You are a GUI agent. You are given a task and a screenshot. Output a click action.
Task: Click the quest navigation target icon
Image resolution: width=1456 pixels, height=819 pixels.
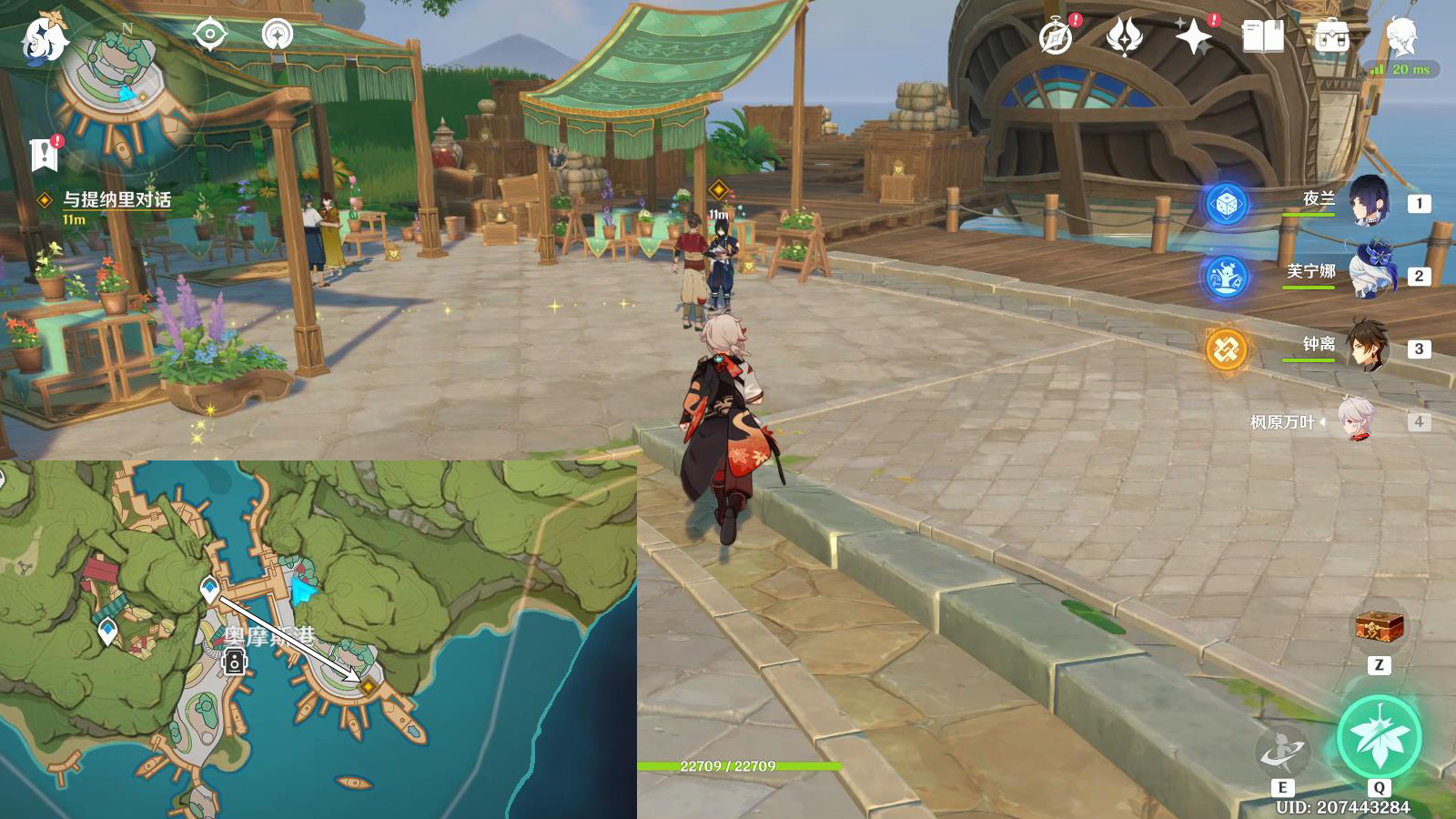[210, 35]
